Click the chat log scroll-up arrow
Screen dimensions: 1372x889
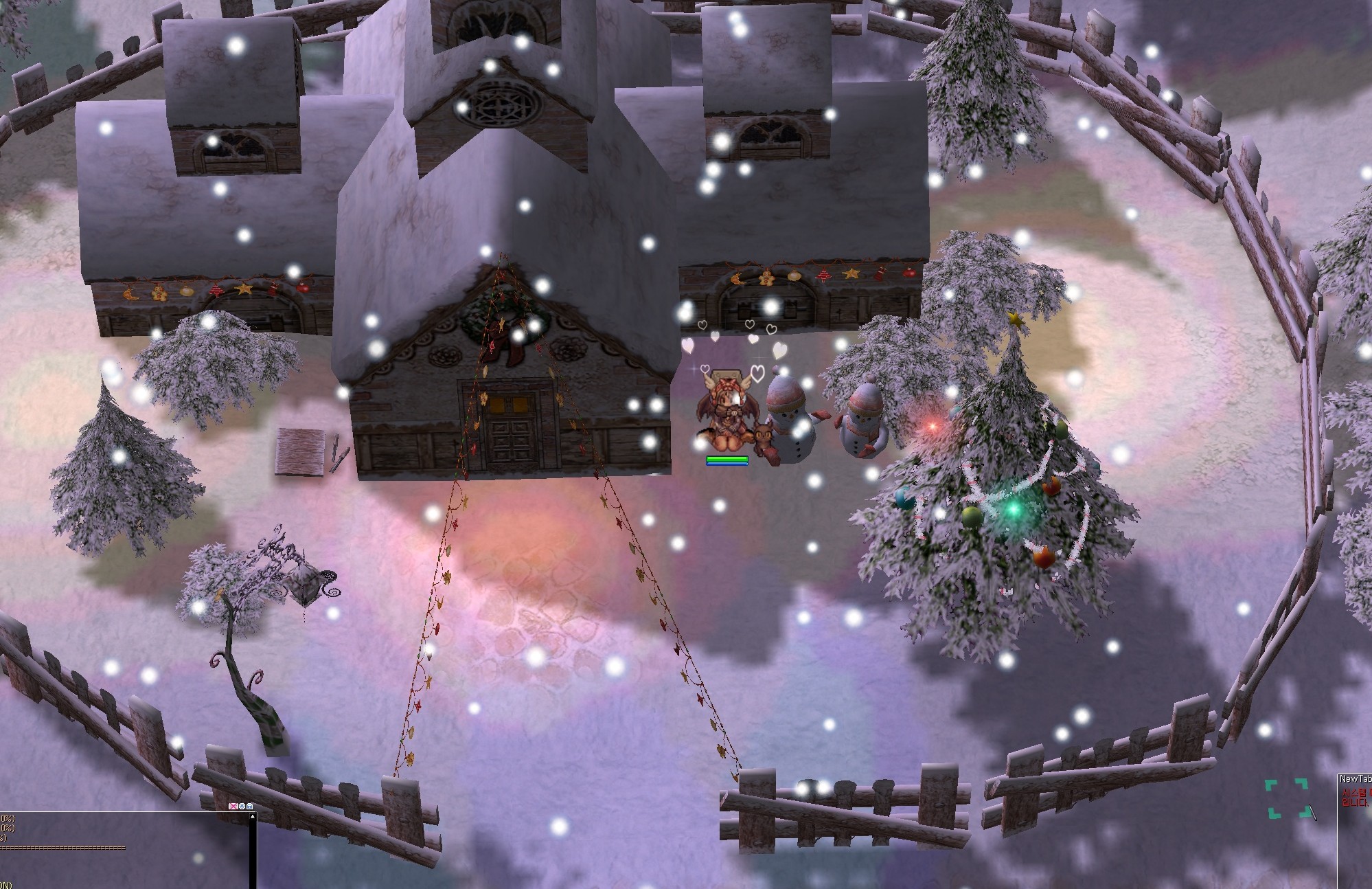(x=252, y=816)
